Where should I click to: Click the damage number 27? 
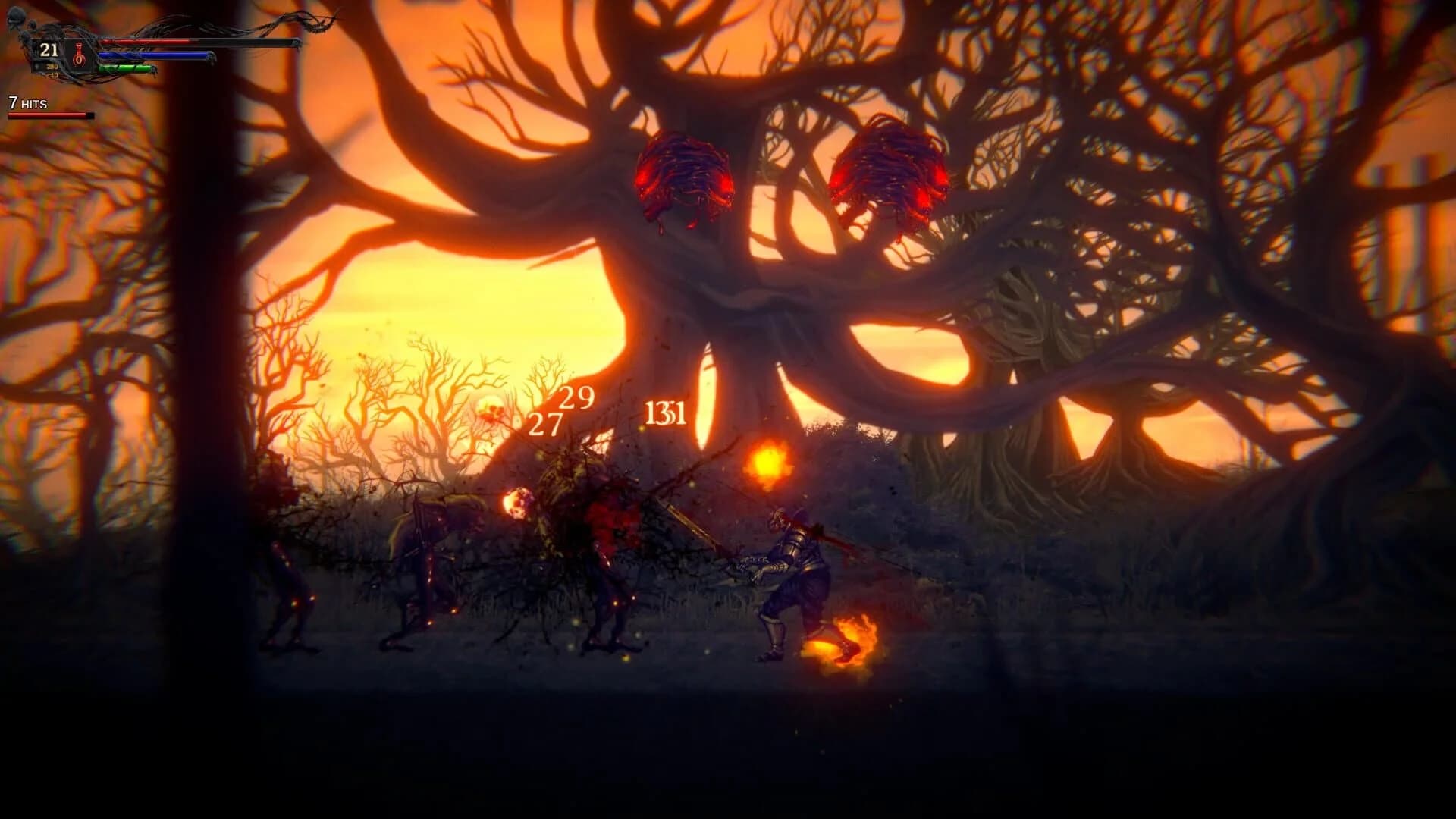pos(544,423)
